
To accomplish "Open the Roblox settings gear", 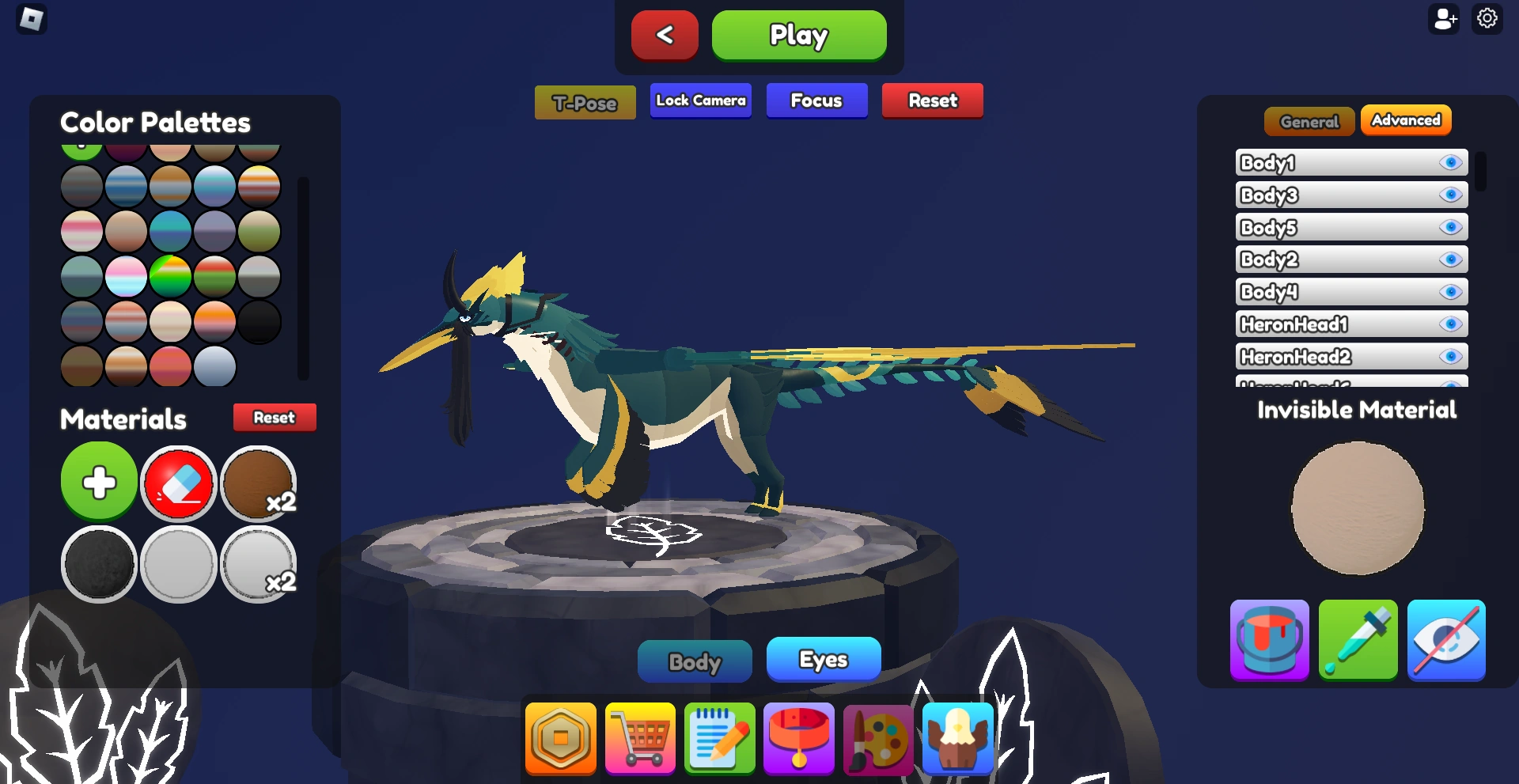I will point(1487,17).
